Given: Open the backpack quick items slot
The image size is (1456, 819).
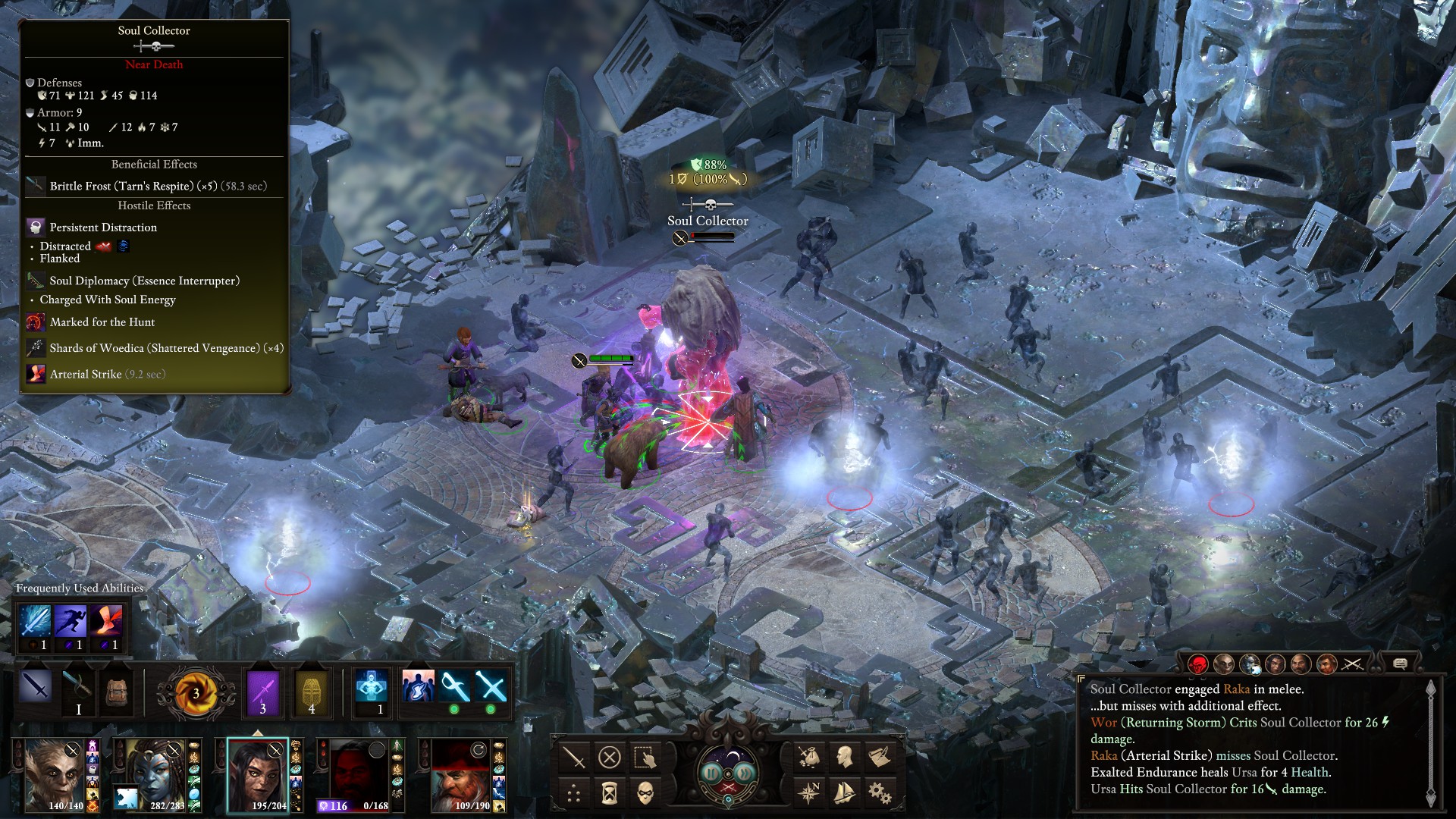Looking at the screenshot, I should (116, 692).
